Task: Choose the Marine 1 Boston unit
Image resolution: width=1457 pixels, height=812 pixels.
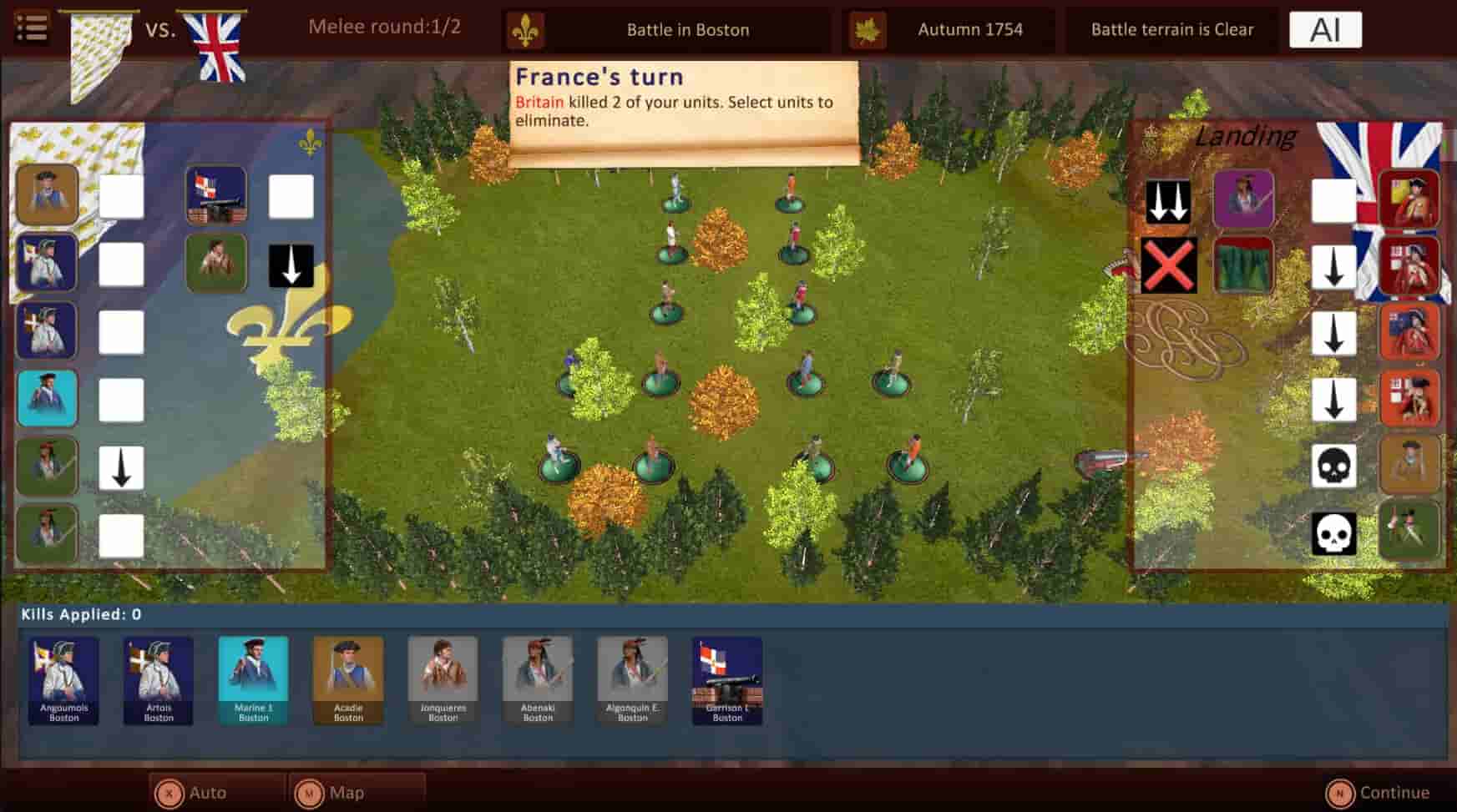Action: pos(254,680)
